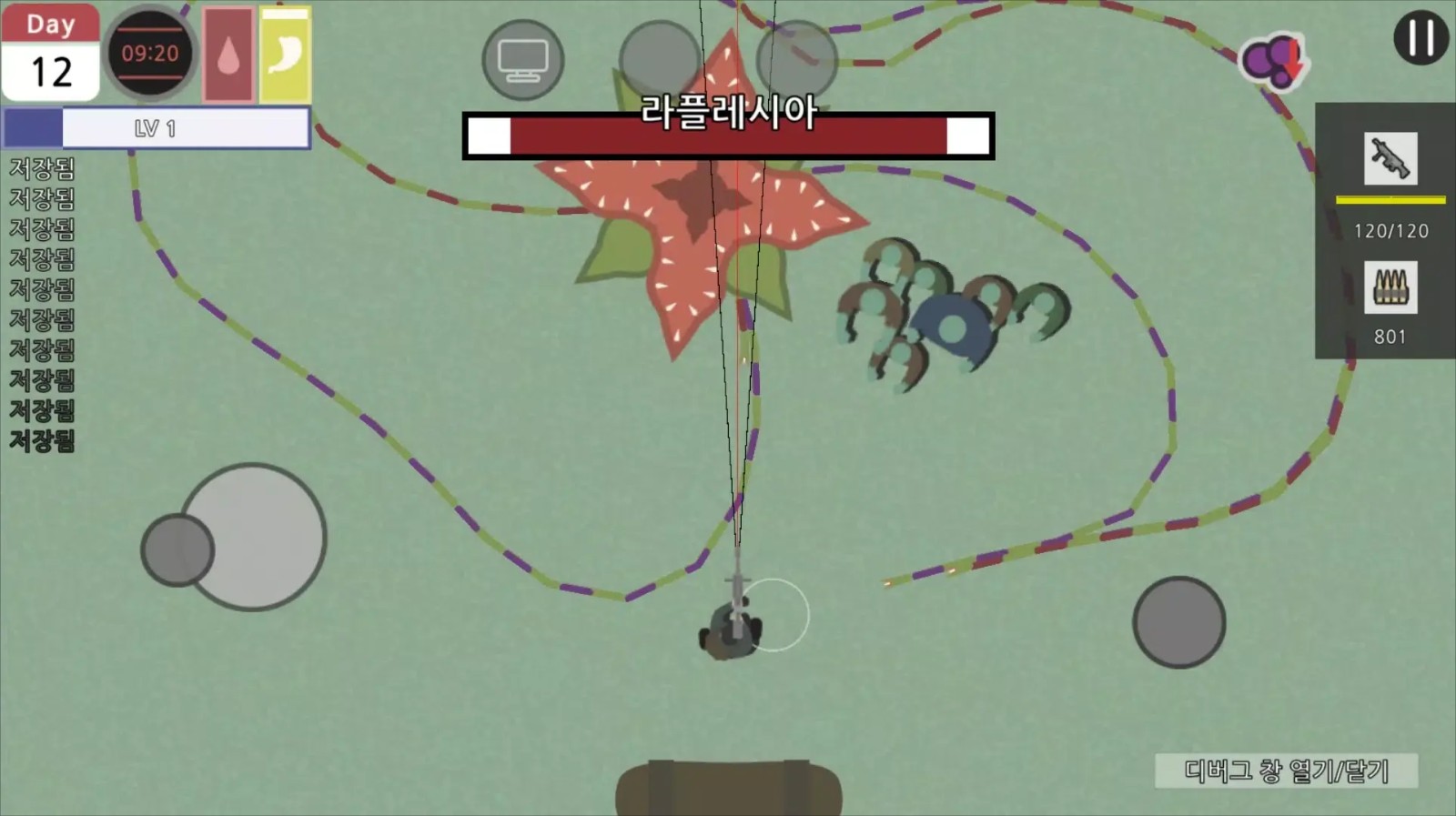Image resolution: width=1456 pixels, height=816 pixels.
Task: Toggle the debug window button
Action: [1286, 771]
